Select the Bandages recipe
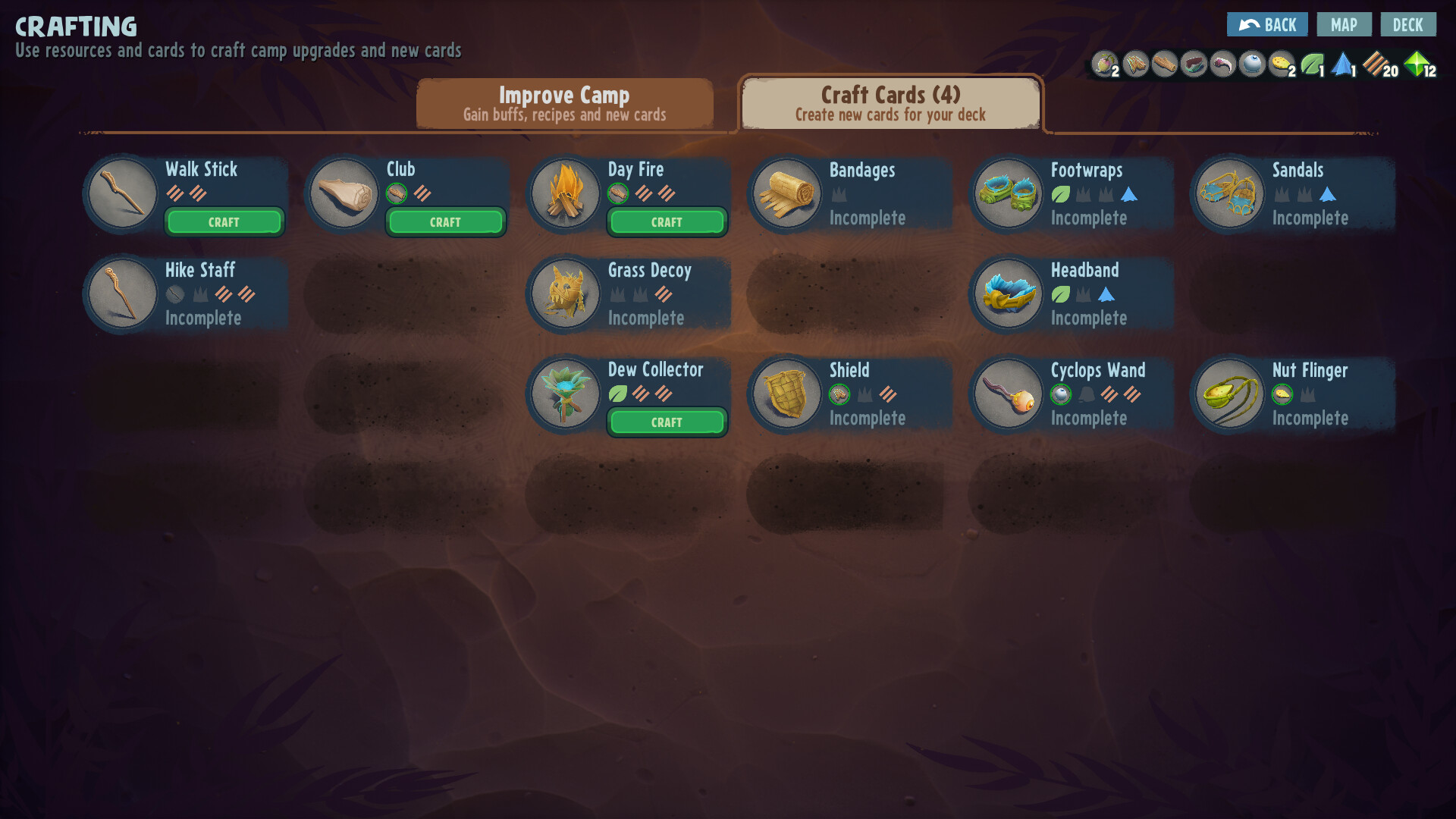This screenshot has height=819, width=1456. [849, 194]
